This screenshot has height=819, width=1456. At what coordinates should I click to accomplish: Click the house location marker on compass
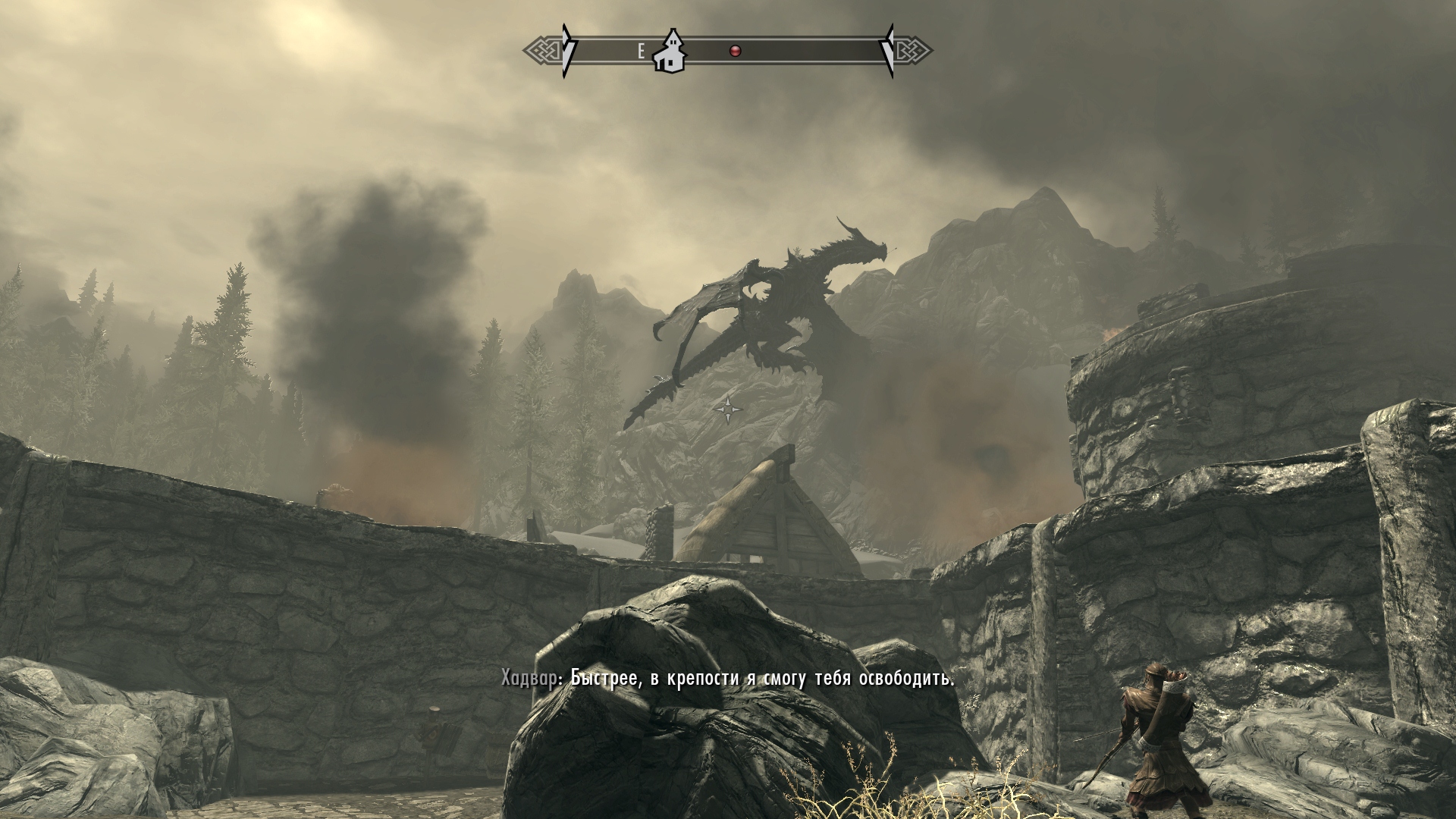670,52
